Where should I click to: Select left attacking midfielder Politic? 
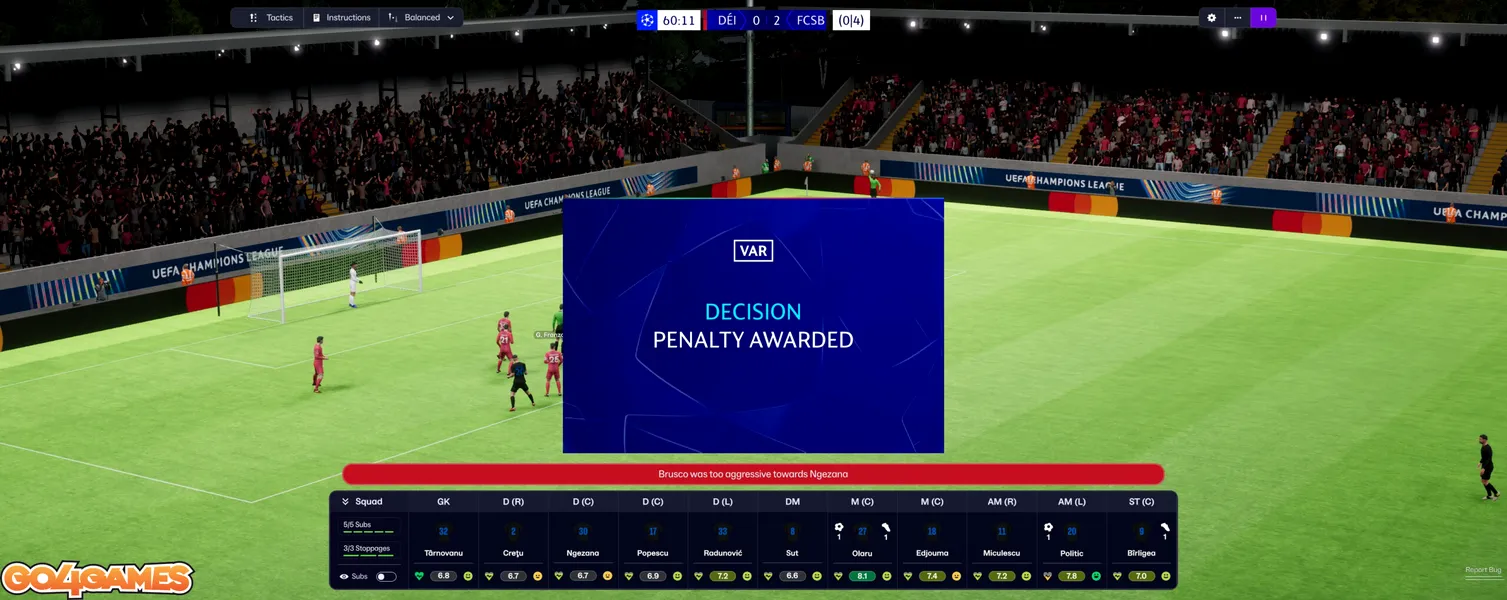pos(1072,553)
